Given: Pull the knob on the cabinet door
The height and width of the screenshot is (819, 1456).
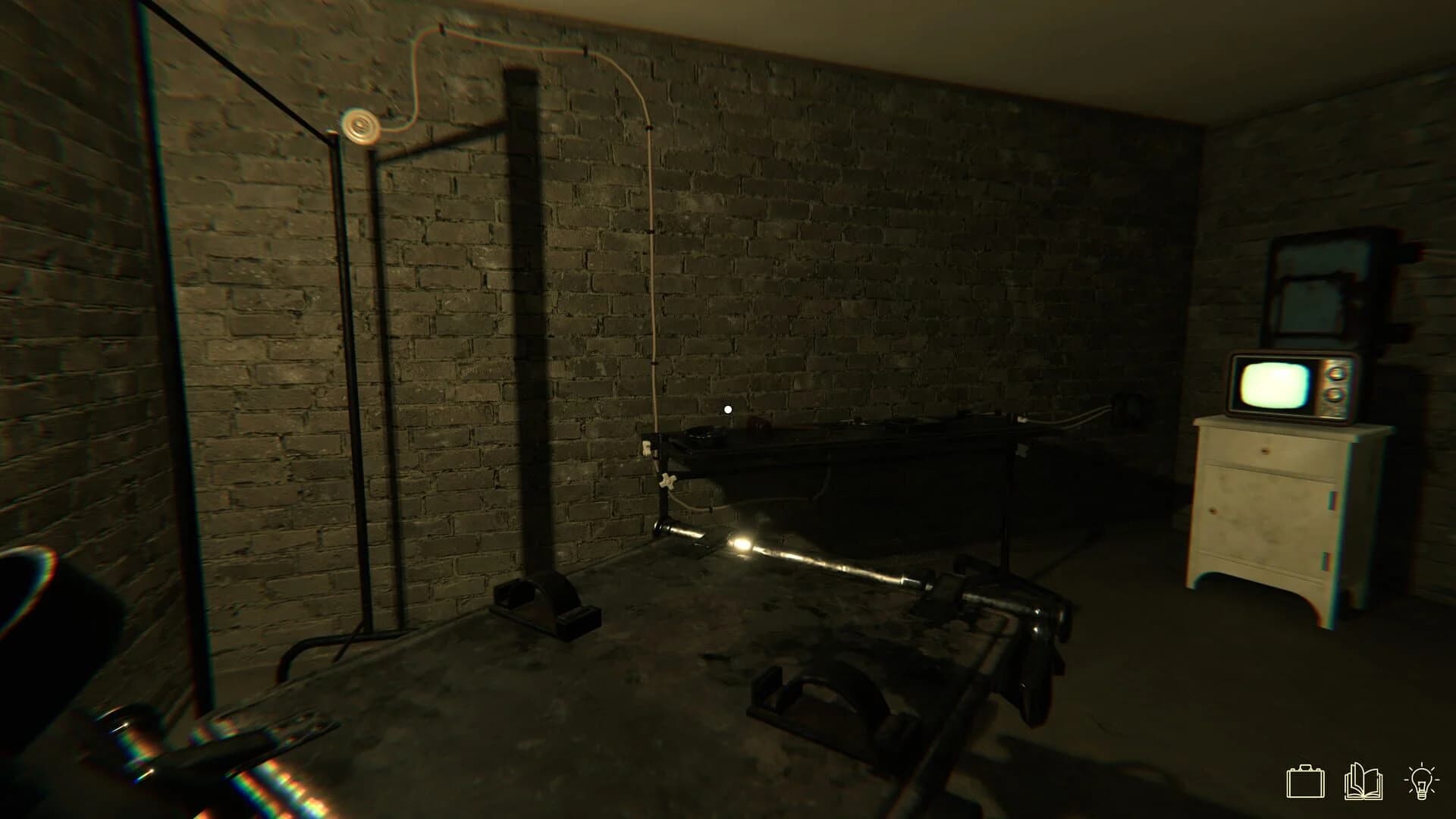Looking at the screenshot, I should pos(1211,510).
